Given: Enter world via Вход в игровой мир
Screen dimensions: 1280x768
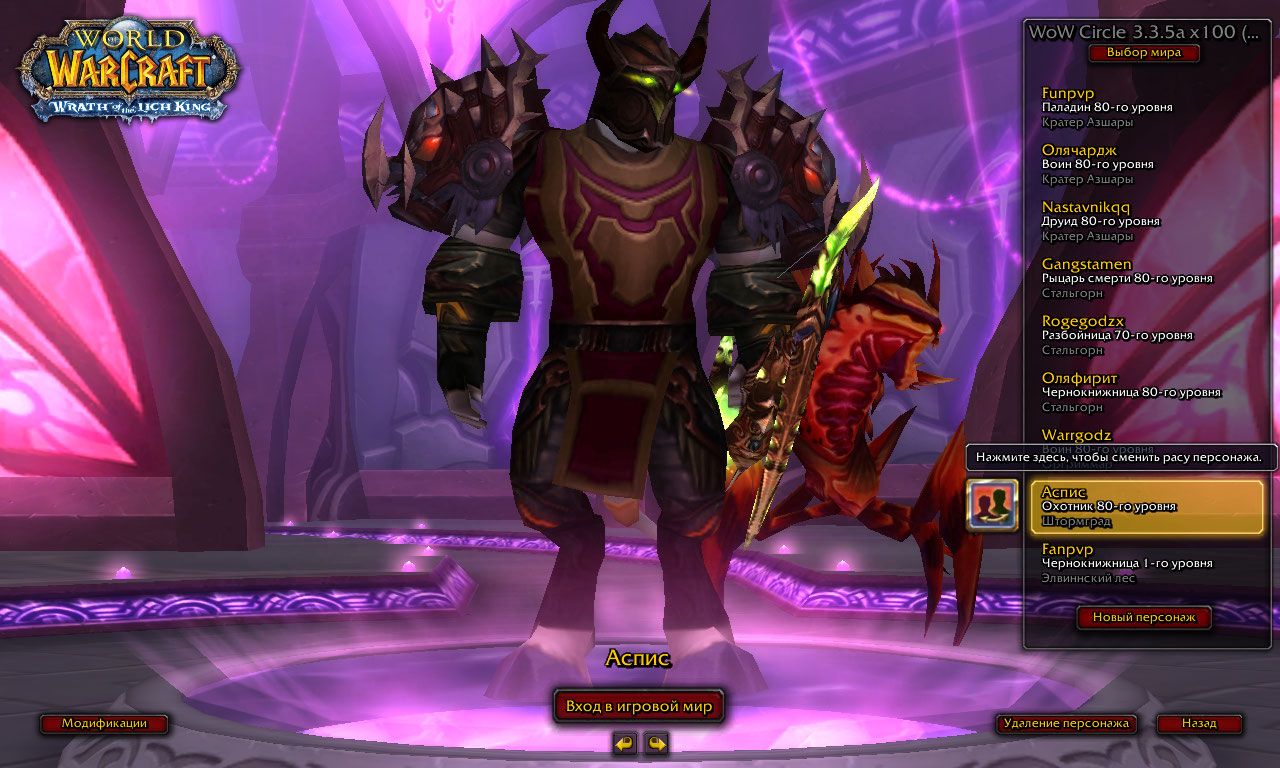Looking at the screenshot, I should [639, 707].
